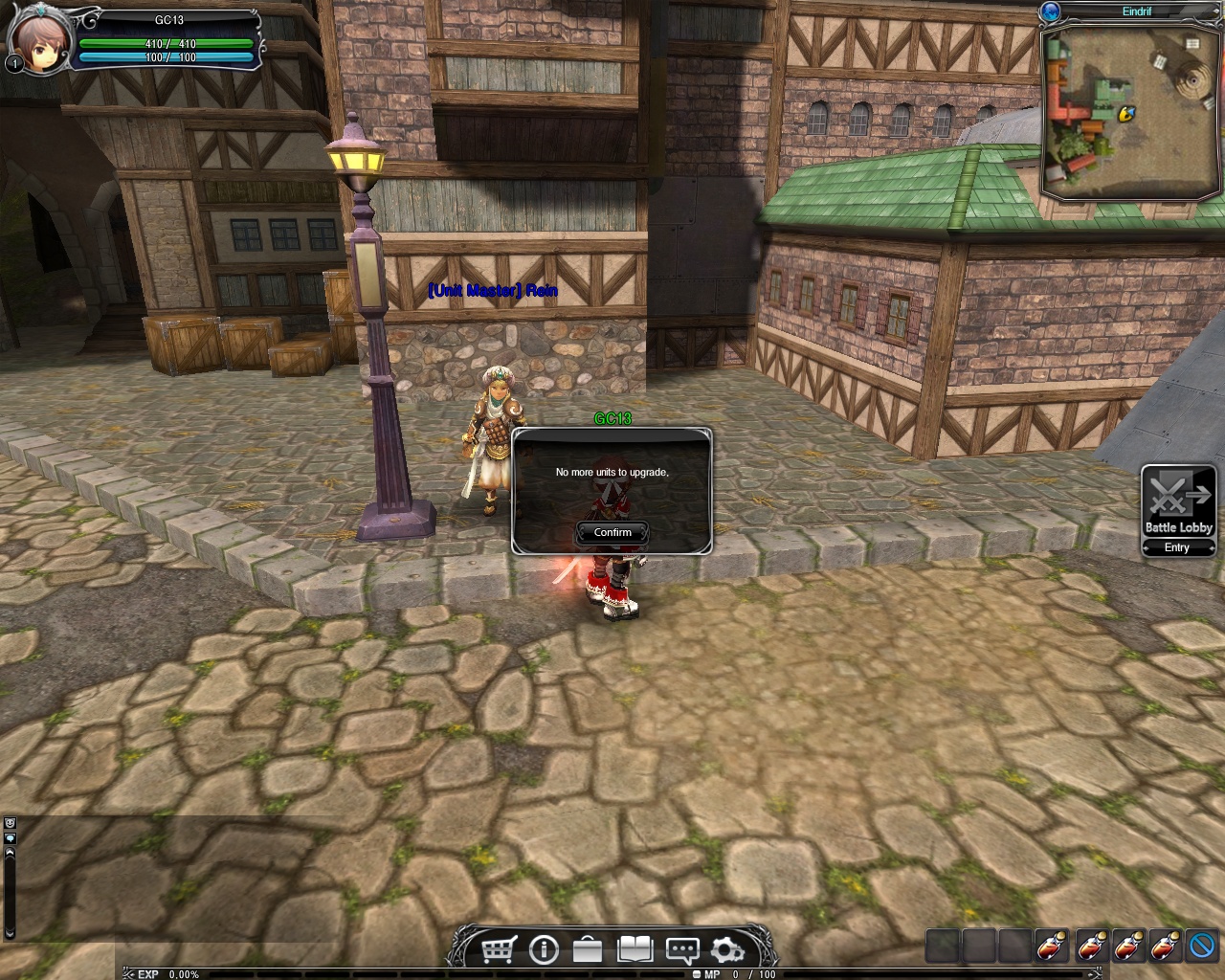The width and height of the screenshot is (1225, 980).
Task: Click the blue prohibition sign slot
Action: [x=1201, y=946]
